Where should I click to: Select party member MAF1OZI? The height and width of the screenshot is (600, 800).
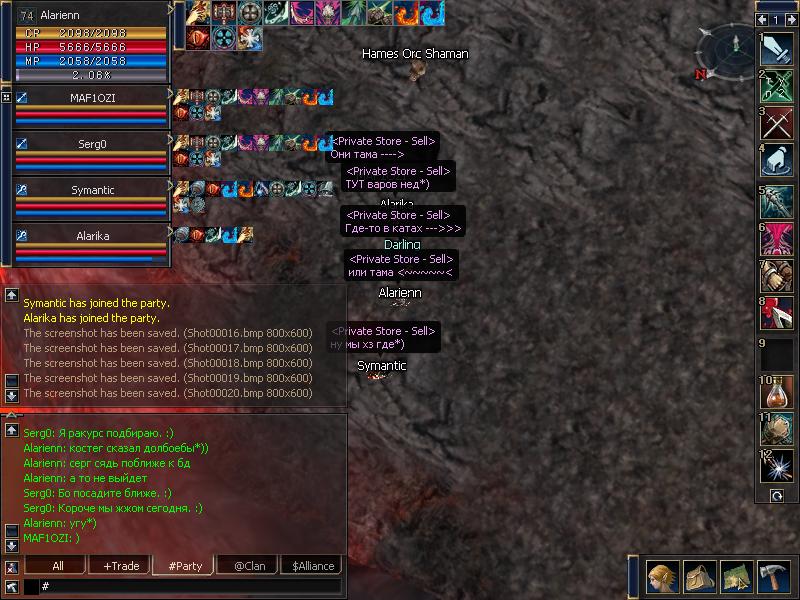90,97
